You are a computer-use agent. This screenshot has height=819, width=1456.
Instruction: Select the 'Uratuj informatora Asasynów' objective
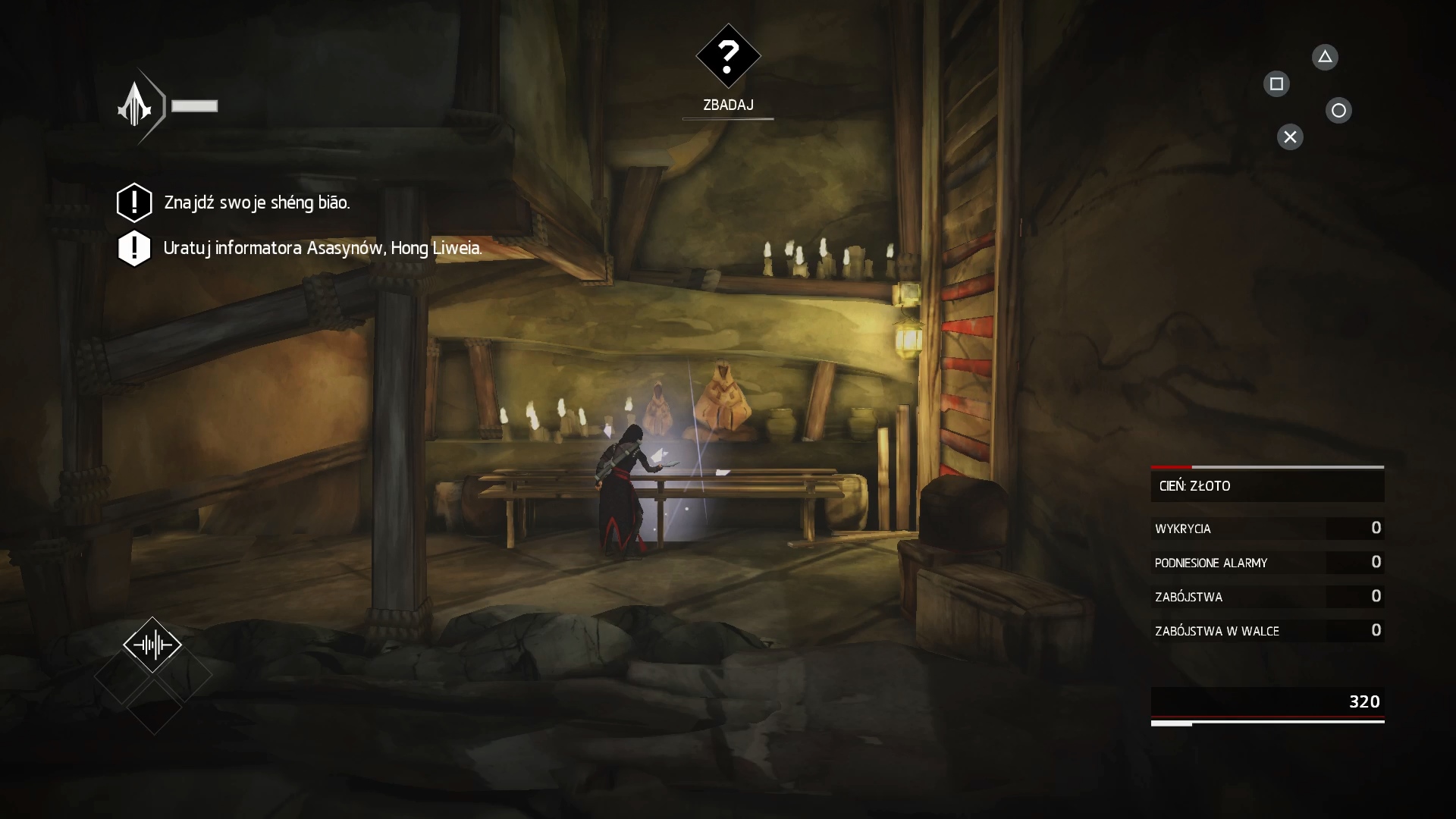[x=322, y=248]
